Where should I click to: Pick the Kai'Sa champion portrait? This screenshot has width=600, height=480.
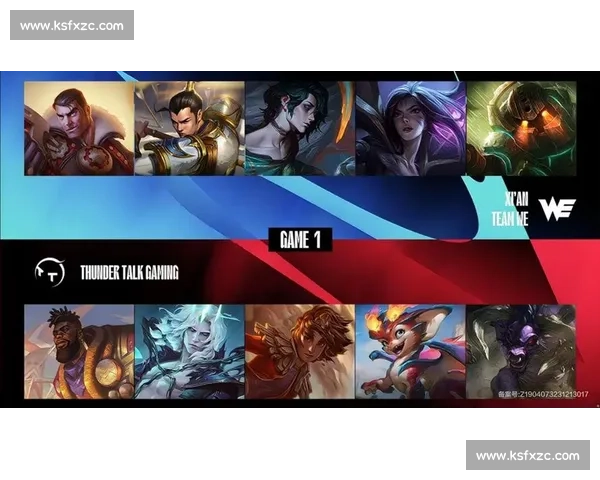[409, 128]
